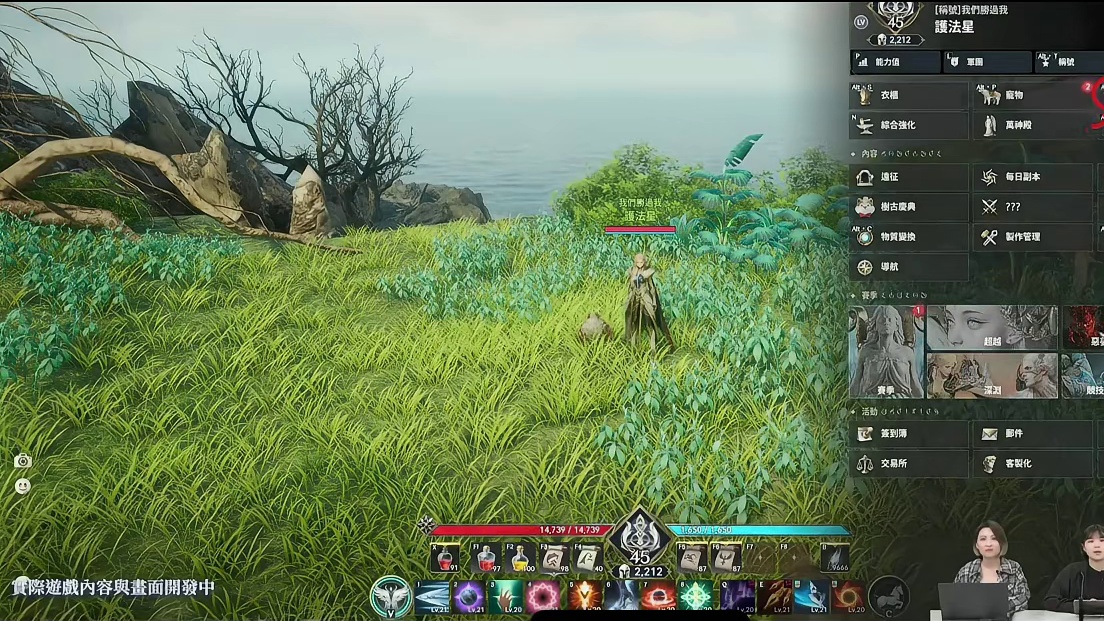Open the 交易所 trading exchange

tap(909, 463)
